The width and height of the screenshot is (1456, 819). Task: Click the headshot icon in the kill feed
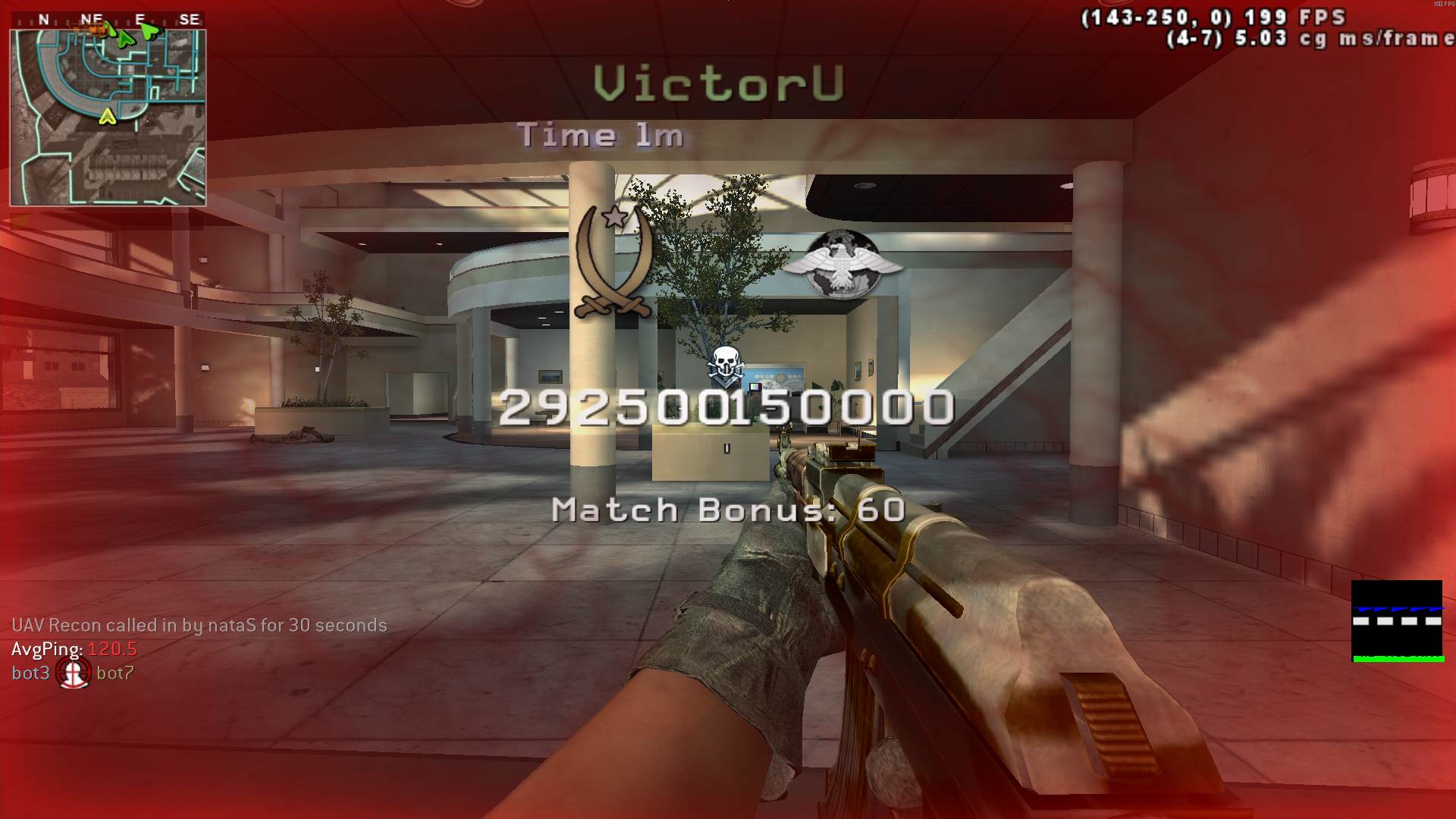point(74,673)
